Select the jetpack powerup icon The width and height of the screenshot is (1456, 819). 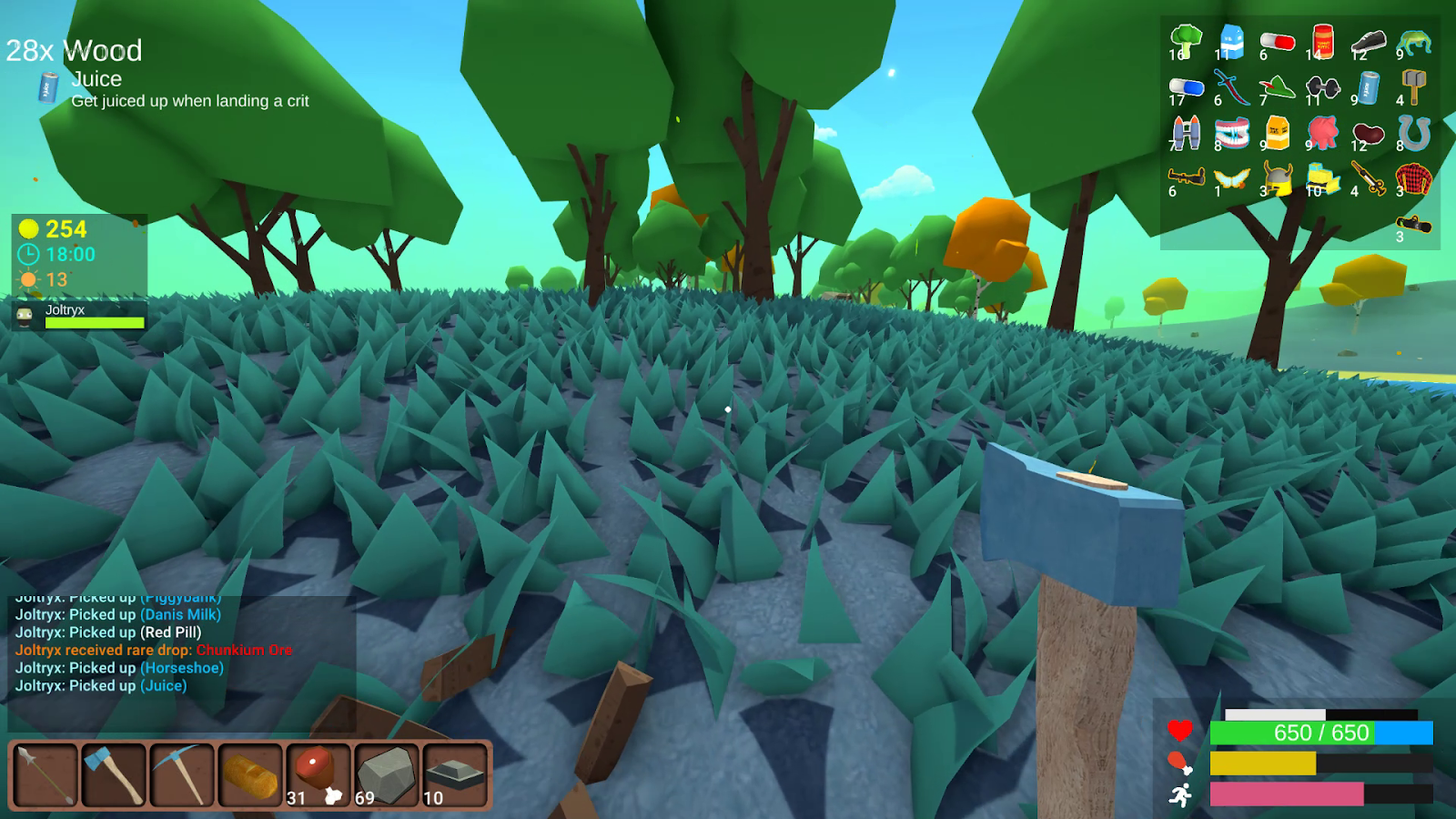1186,134
